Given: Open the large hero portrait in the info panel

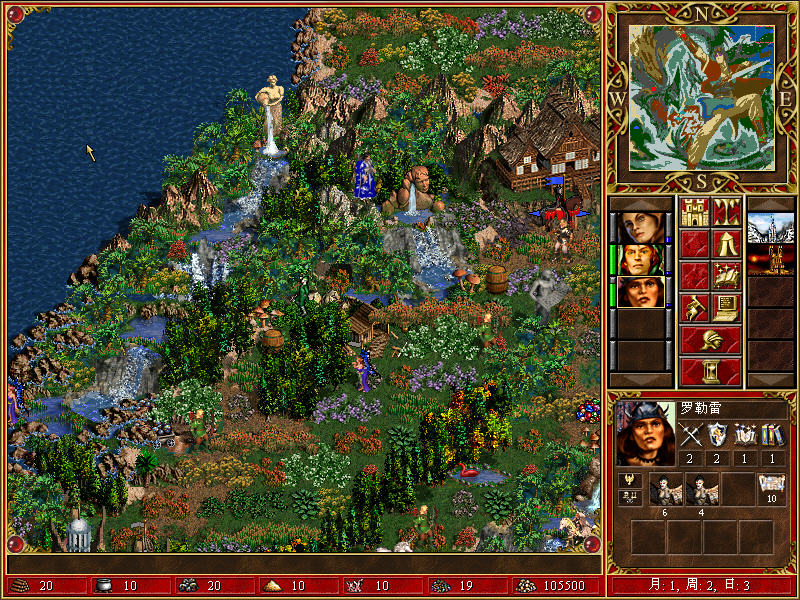Looking at the screenshot, I should (642, 434).
